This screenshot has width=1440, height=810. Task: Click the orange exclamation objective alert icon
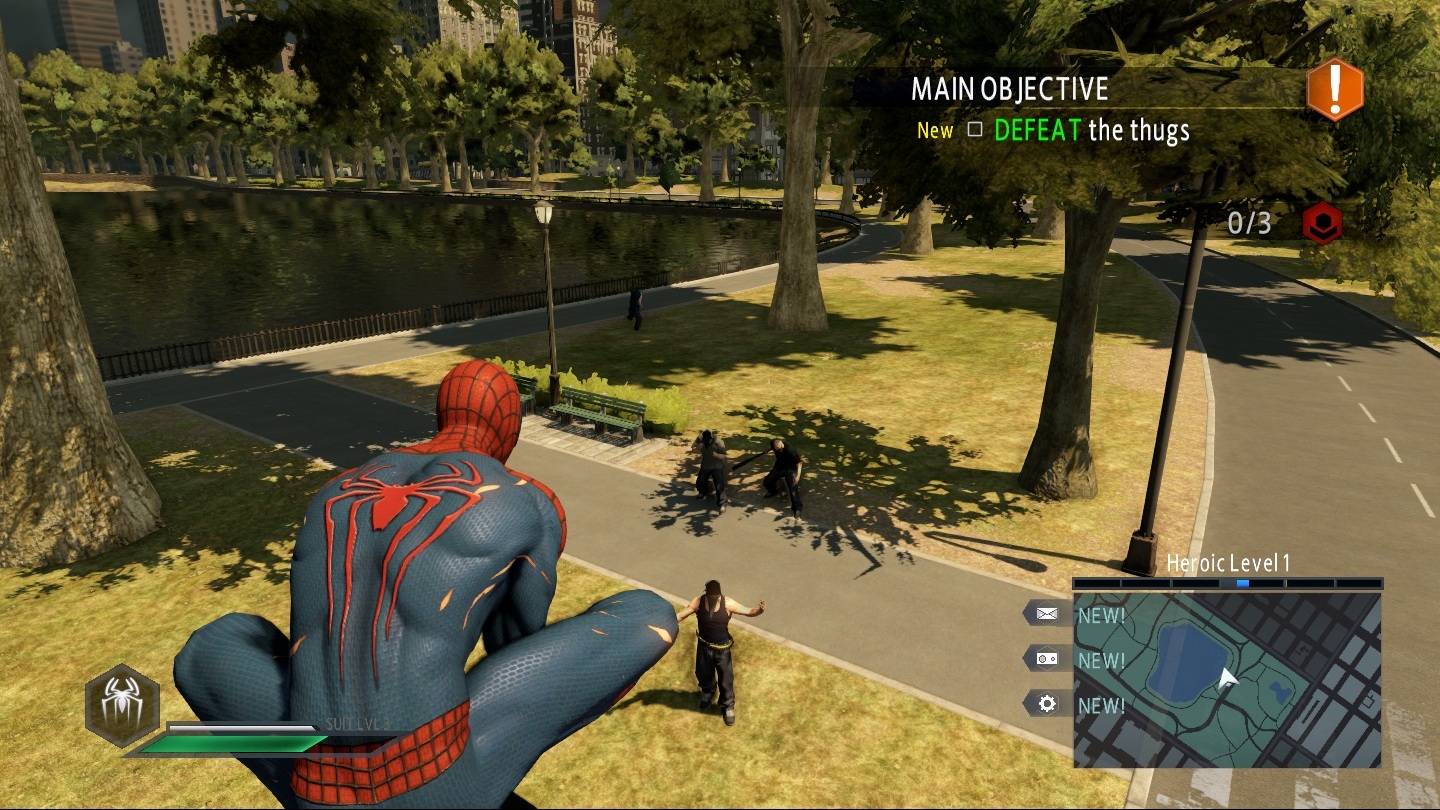pyautogui.click(x=1335, y=90)
